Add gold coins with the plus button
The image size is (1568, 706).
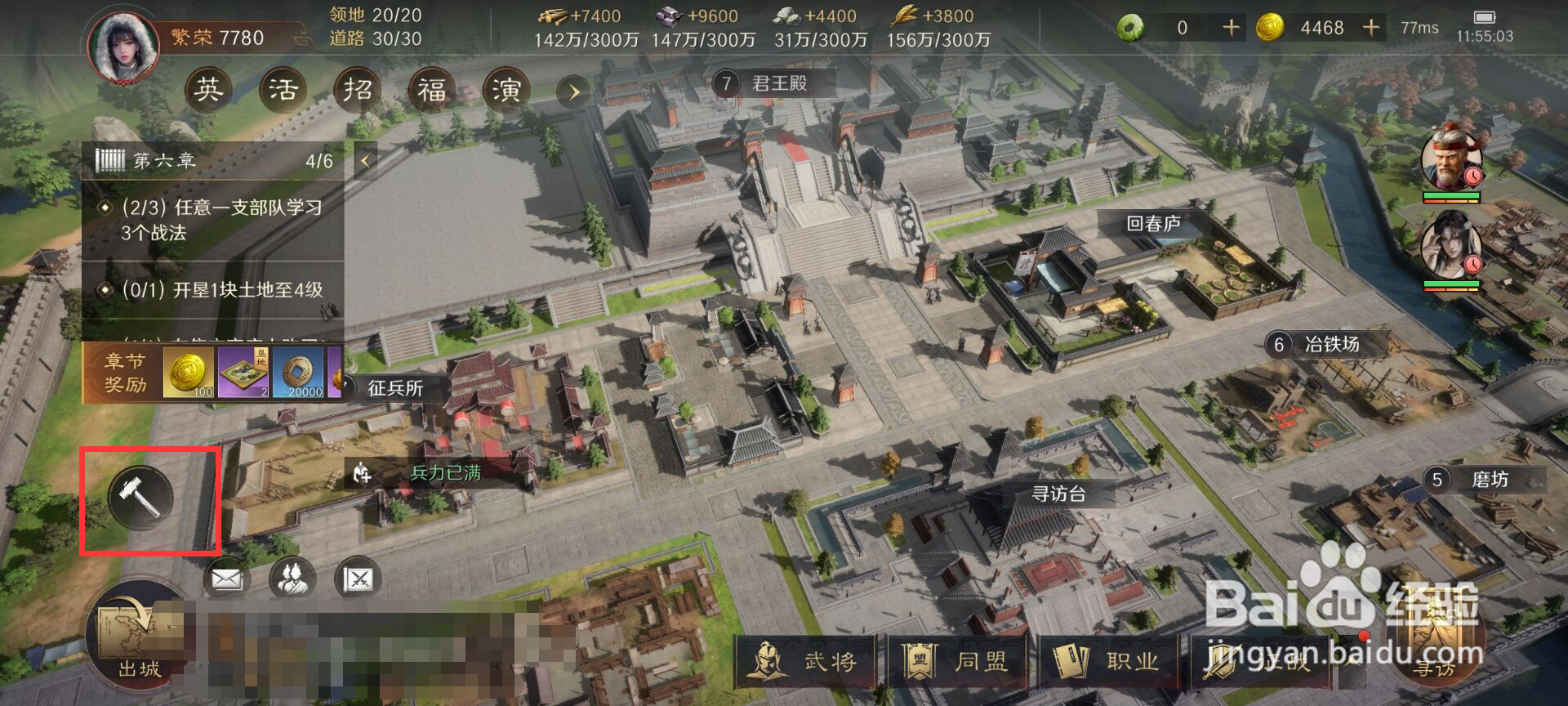(x=1371, y=28)
